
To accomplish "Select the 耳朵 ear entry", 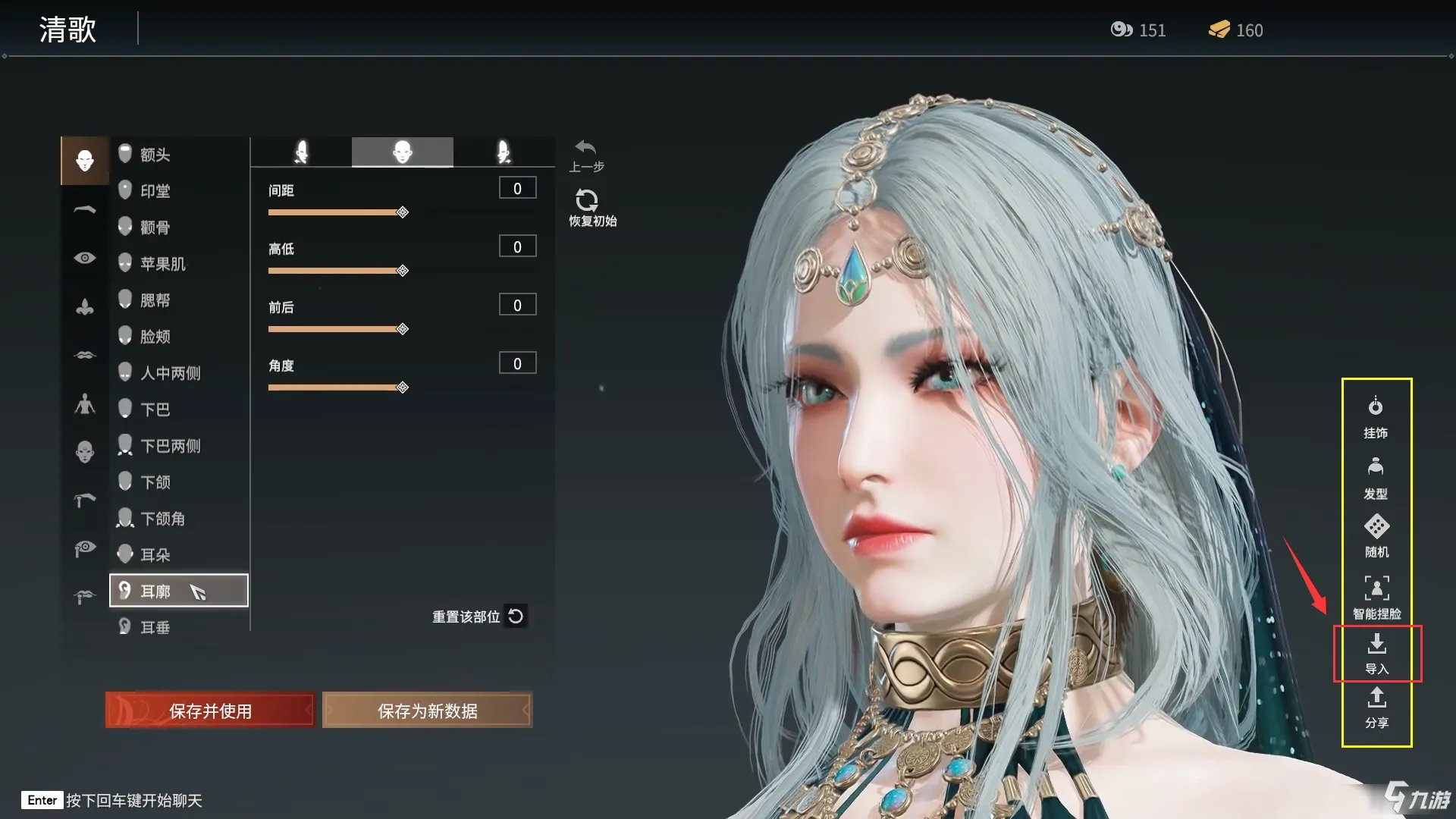I will 155,555.
